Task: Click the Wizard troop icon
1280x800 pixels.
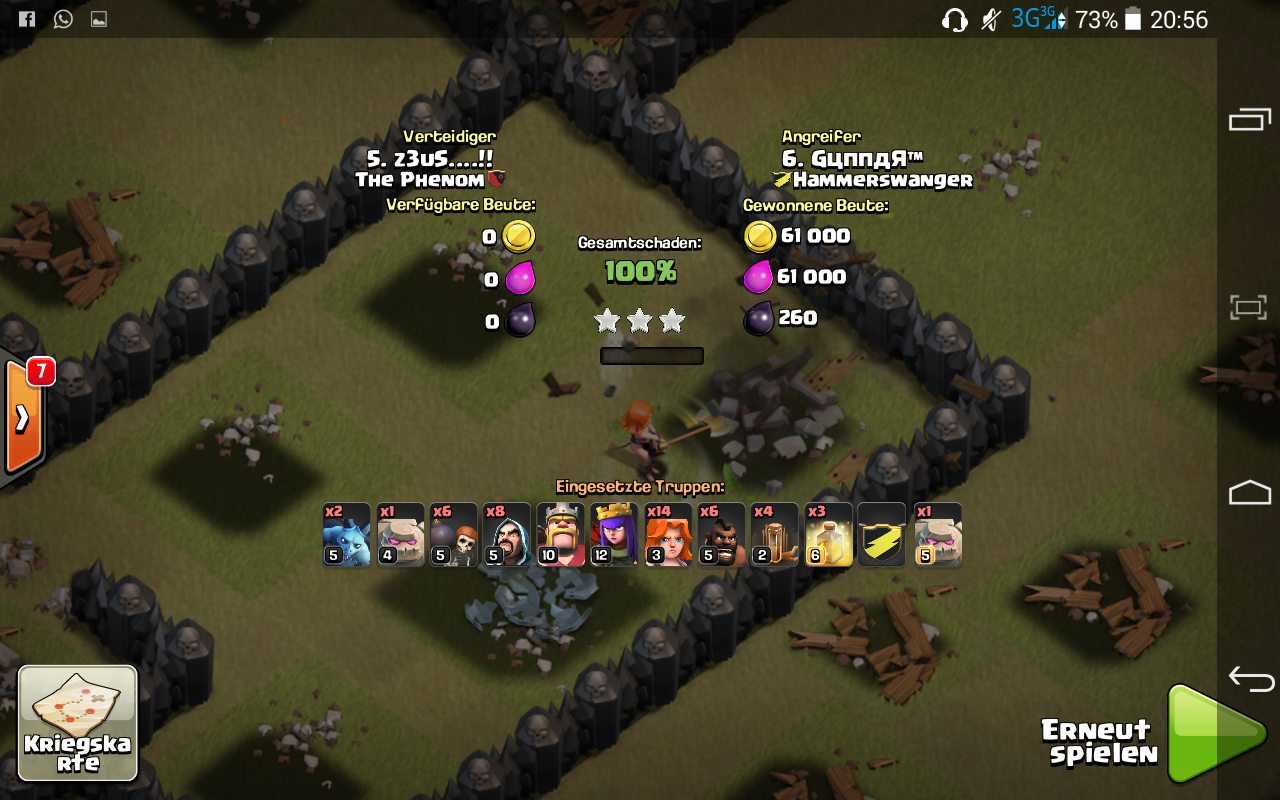Action: pyautogui.click(x=507, y=535)
